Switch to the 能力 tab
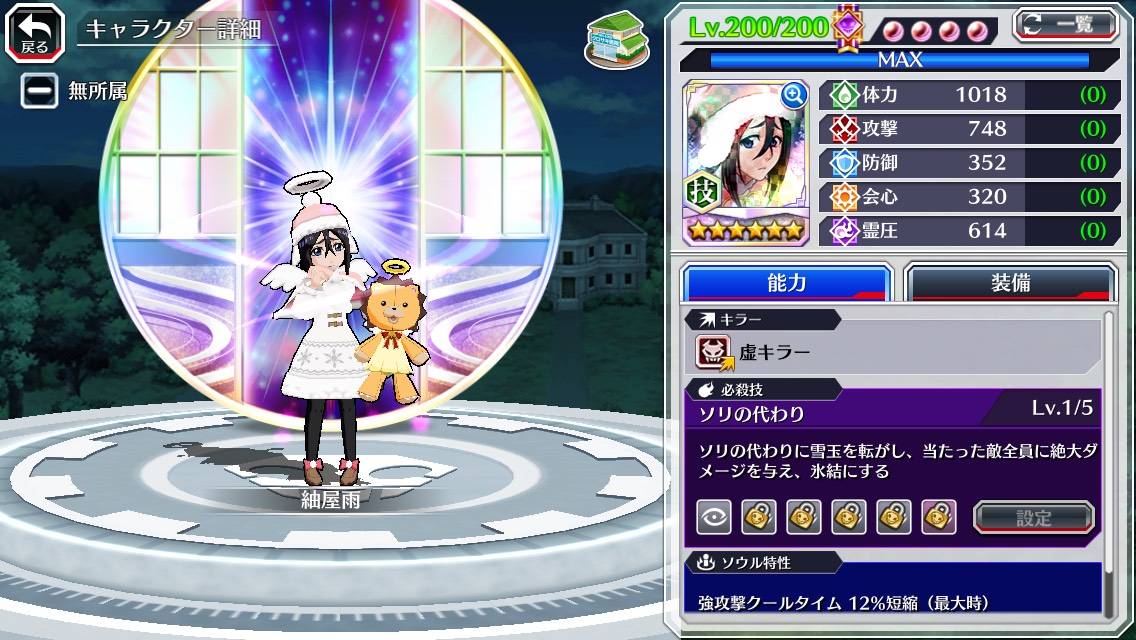 tap(786, 283)
